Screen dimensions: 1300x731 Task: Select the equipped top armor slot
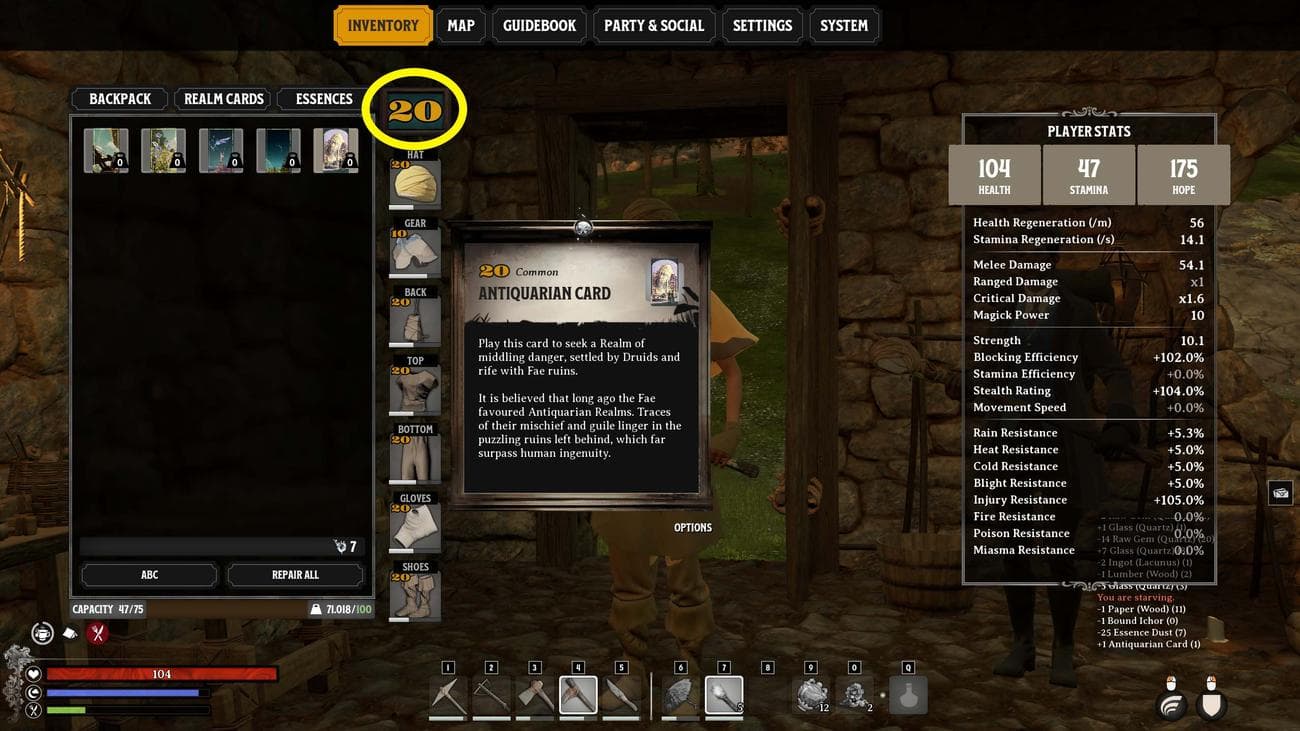point(414,390)
